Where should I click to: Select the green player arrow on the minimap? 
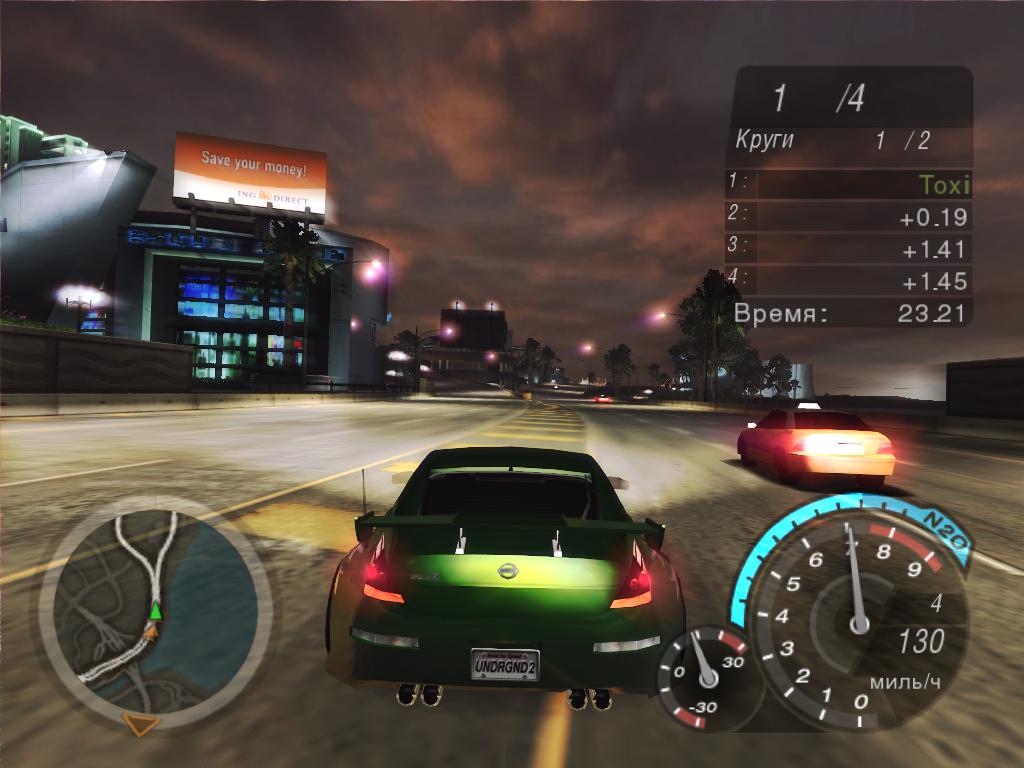[155, 610]
